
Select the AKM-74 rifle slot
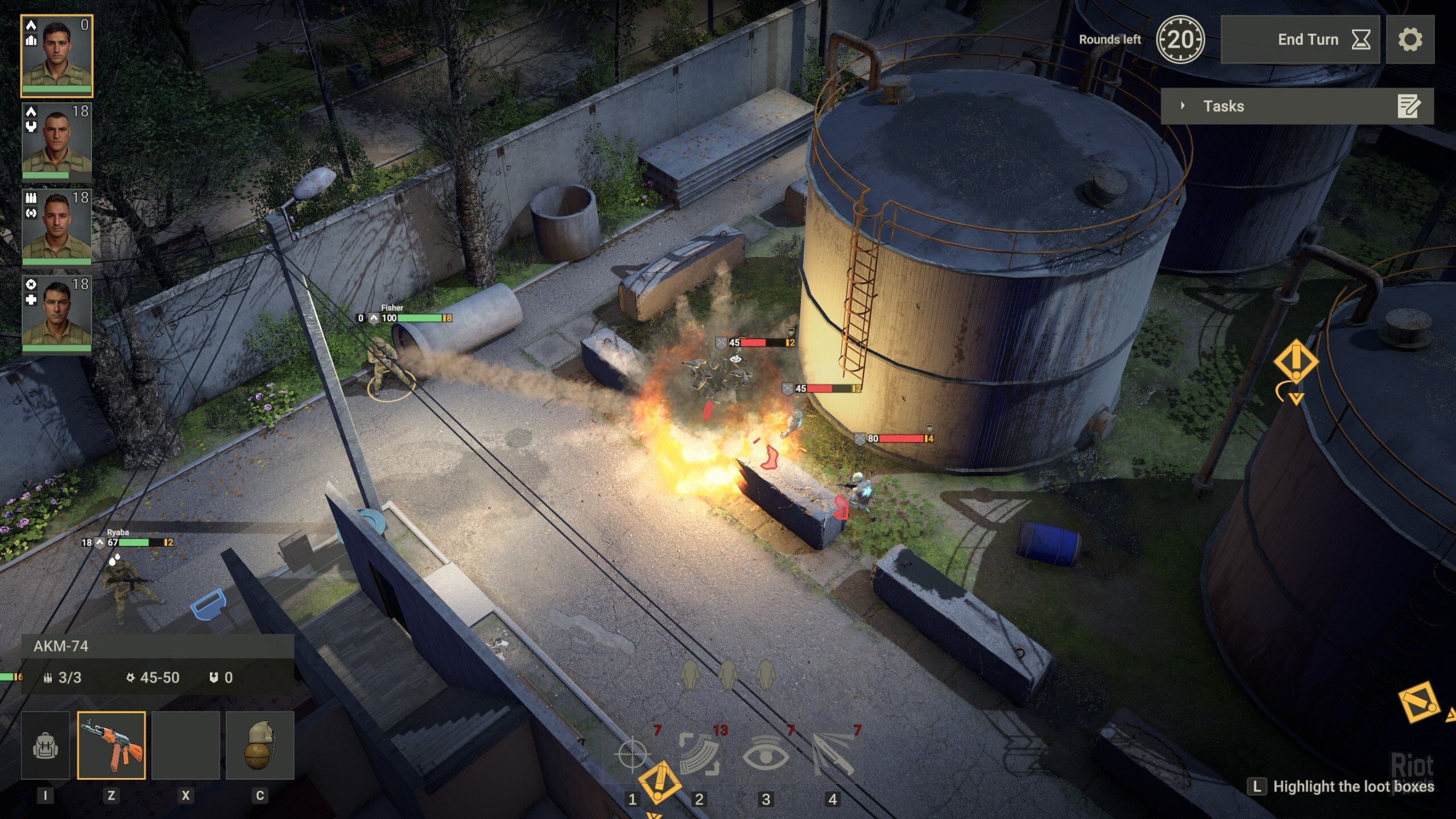point(111,745)
